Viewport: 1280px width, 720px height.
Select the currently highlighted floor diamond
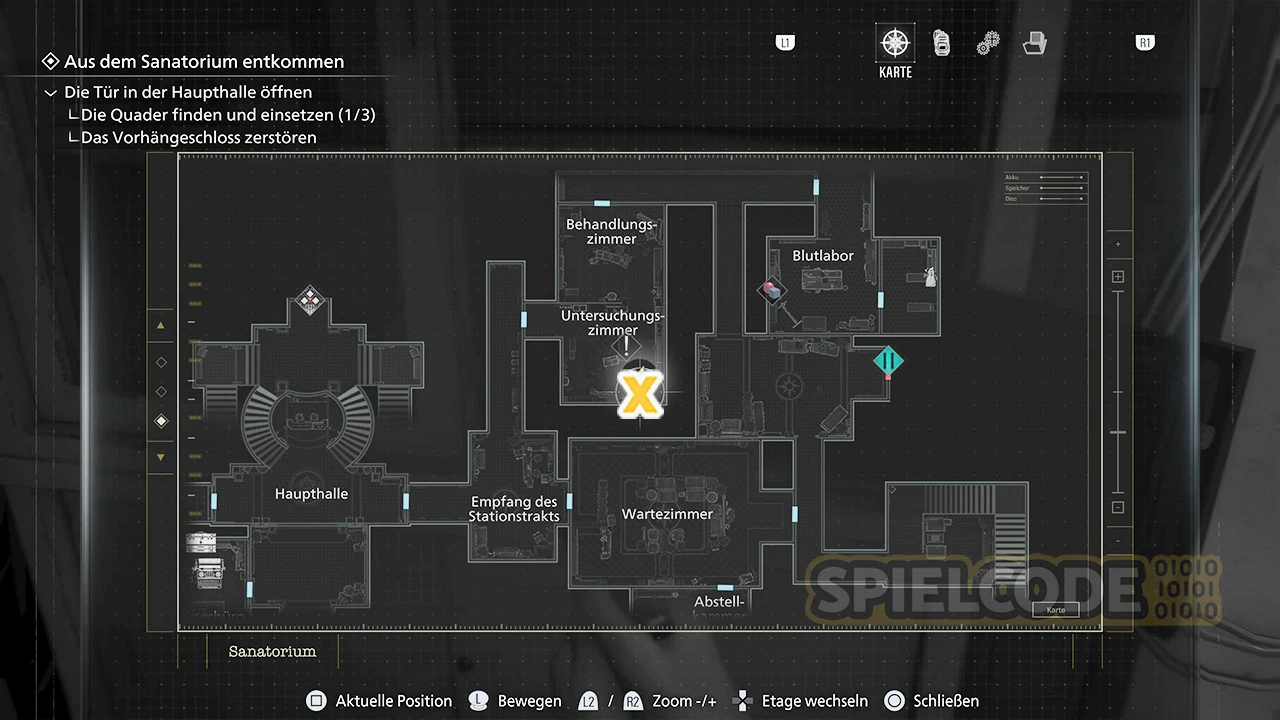(161, 422)
